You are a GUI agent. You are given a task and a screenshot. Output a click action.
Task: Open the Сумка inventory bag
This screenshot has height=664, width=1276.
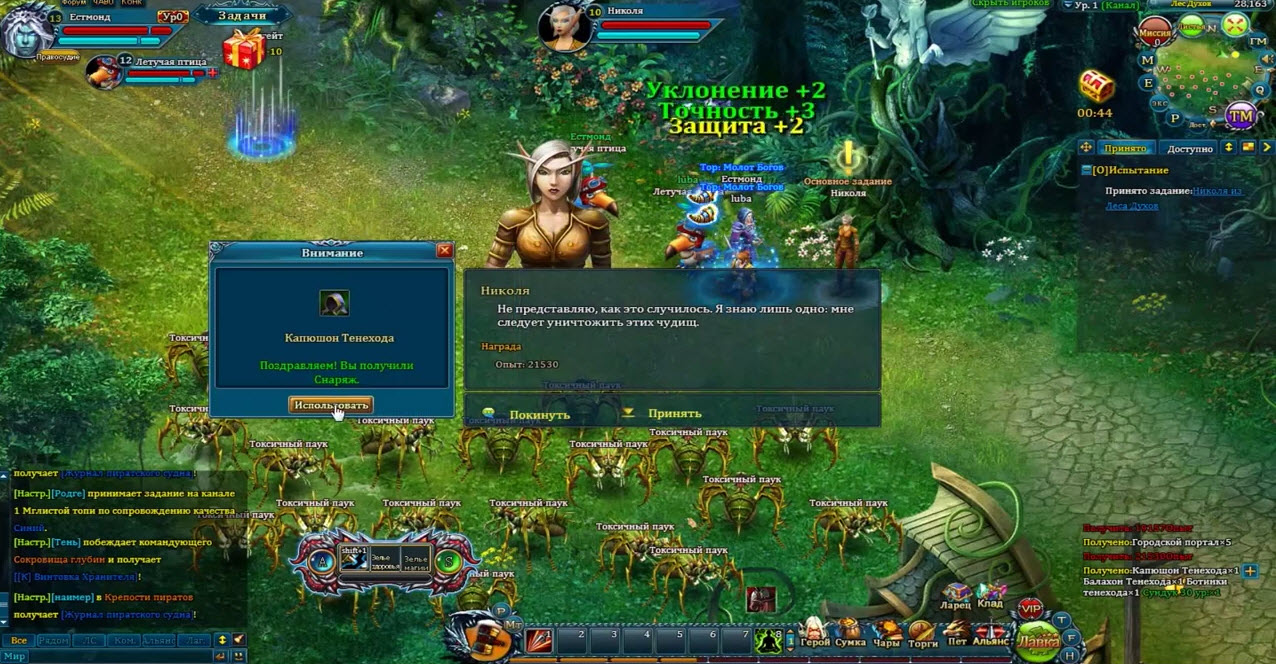tap(850, 634)
